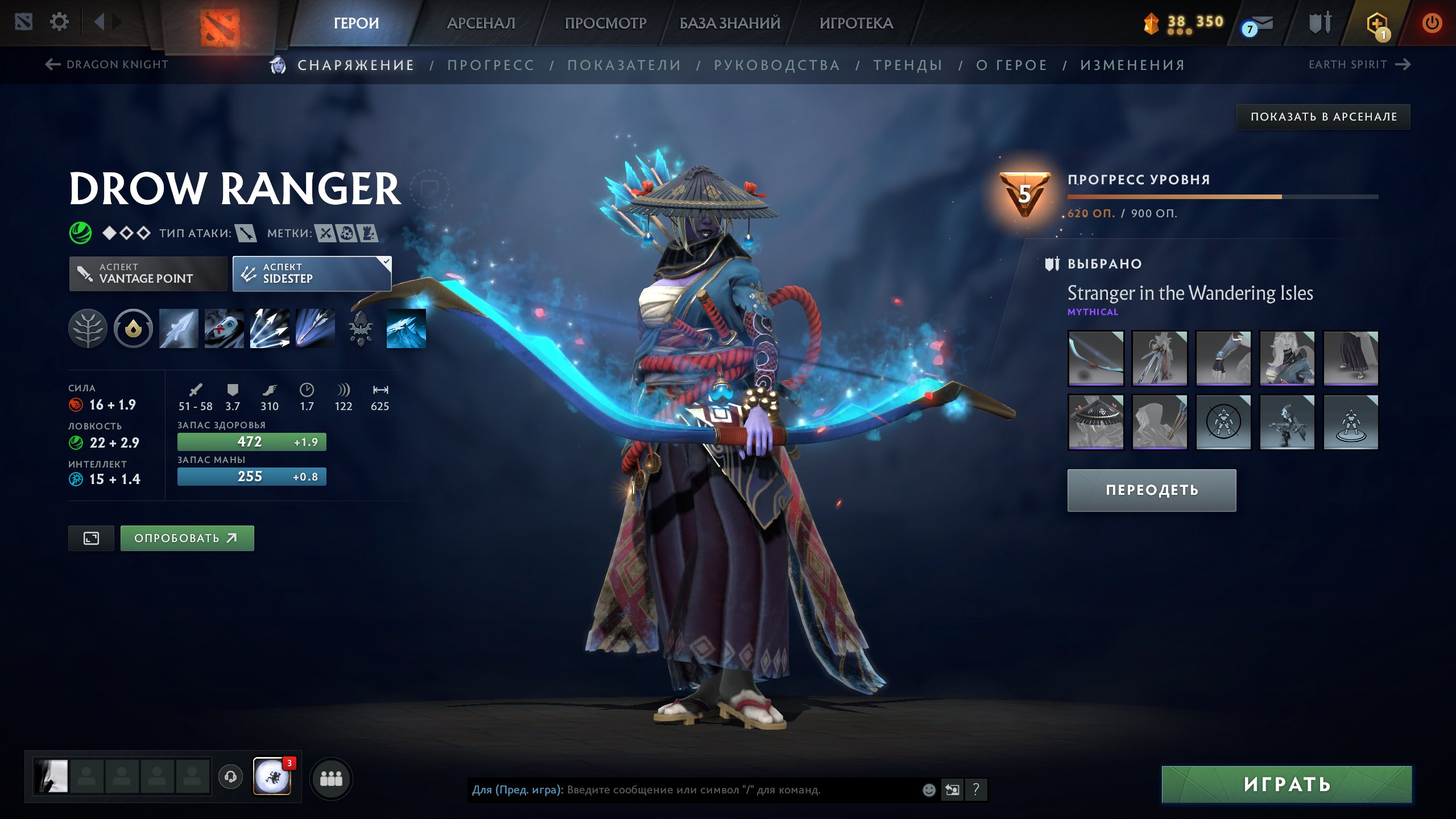
Task: Click the green ИГРАТЬ play button
Action: click(x=1287, y=784)
